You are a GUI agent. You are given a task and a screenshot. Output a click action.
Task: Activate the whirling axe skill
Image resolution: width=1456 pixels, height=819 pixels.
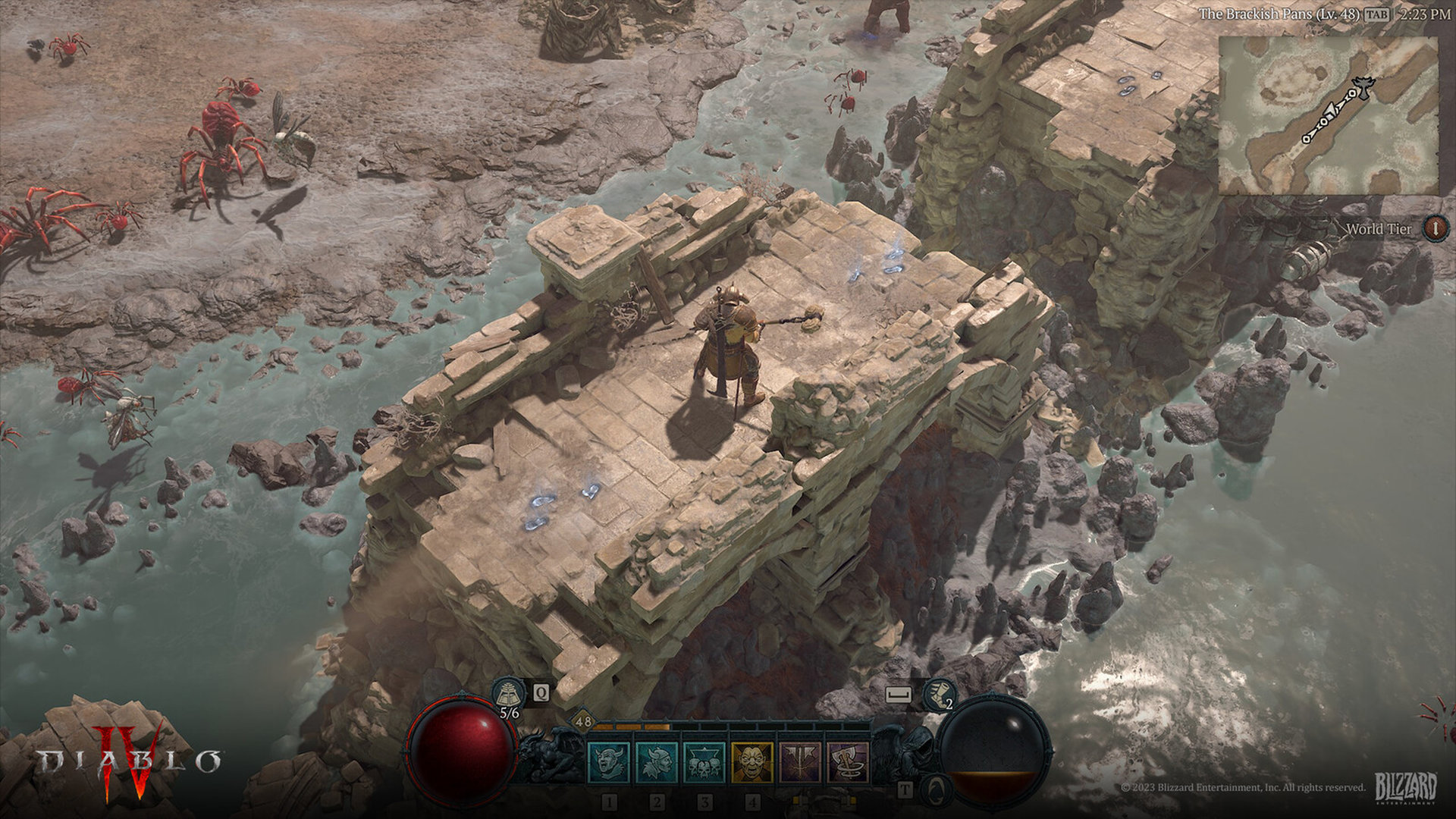848,762
